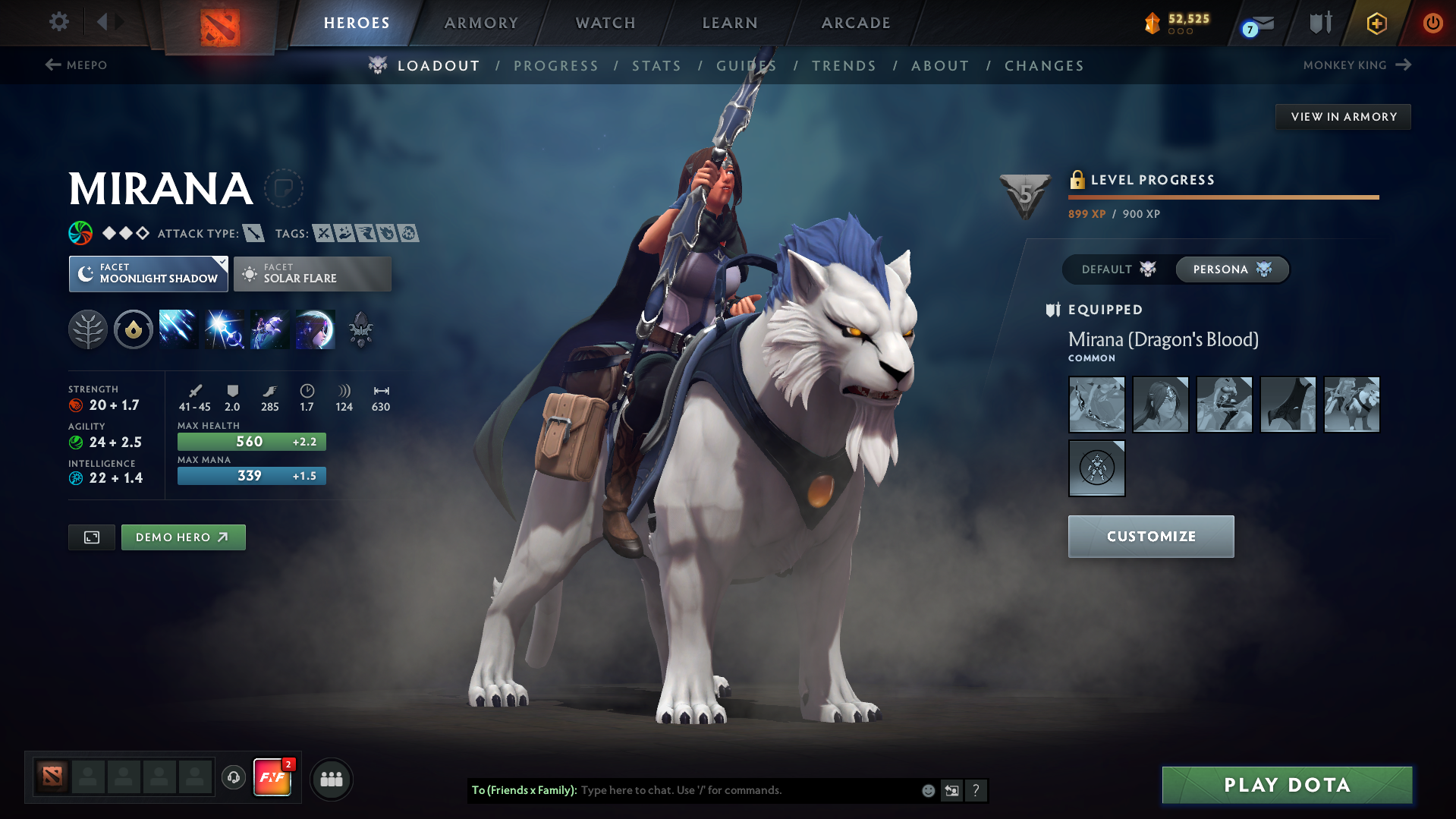Switch to the Watch tab
This screenshot has width=1456, height=819.
pos(605,23)
